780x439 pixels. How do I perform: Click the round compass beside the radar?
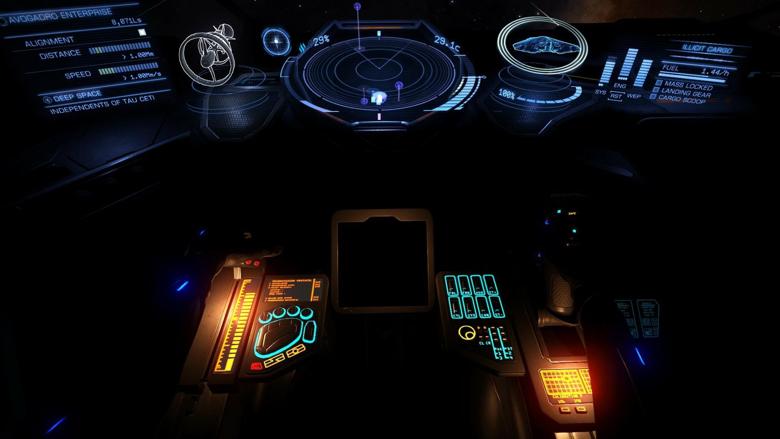pos(276,41)
